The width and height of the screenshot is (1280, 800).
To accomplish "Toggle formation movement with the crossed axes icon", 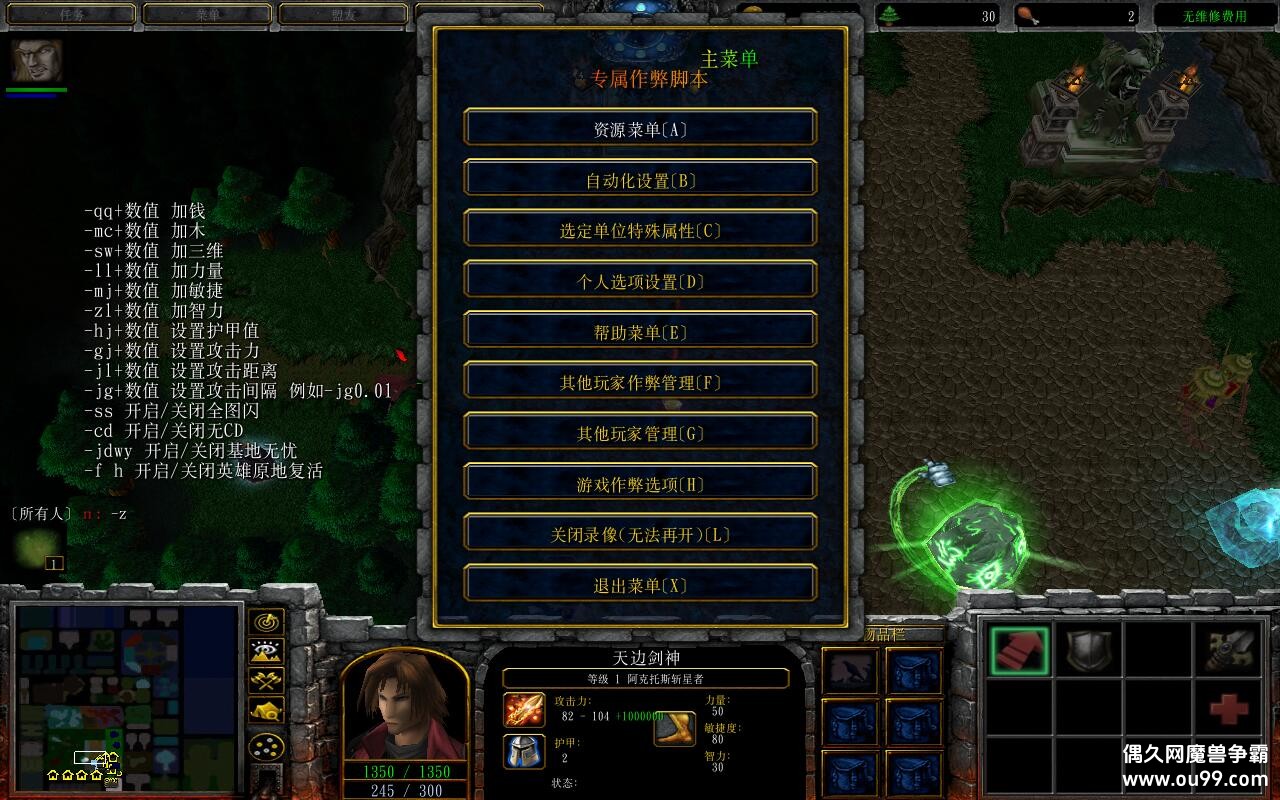I will tap(268, 679).
